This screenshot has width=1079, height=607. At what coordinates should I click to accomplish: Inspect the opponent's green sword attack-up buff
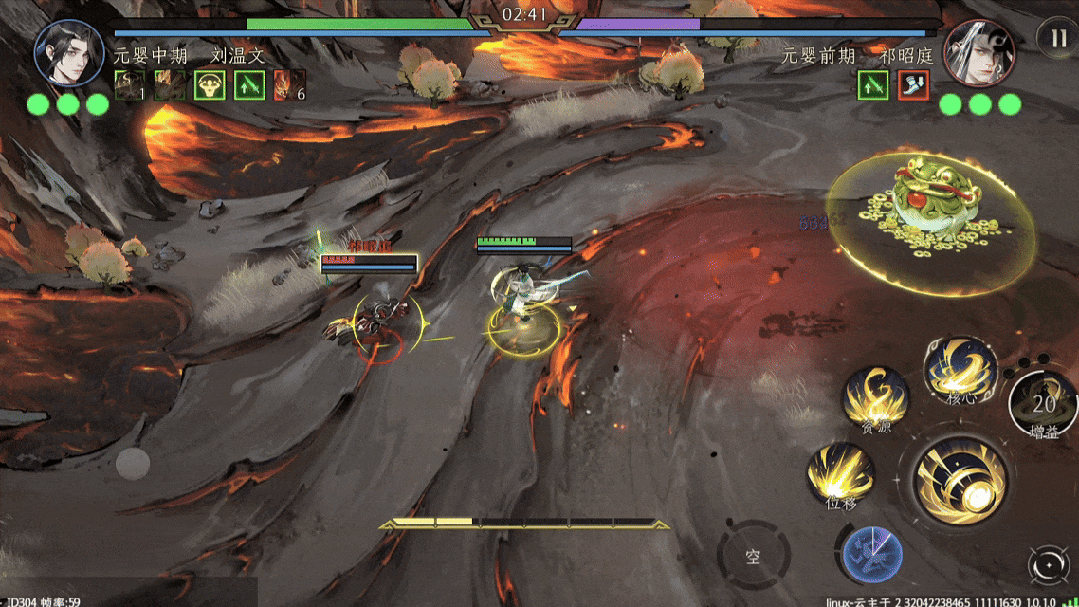click(x=873, y=85)
